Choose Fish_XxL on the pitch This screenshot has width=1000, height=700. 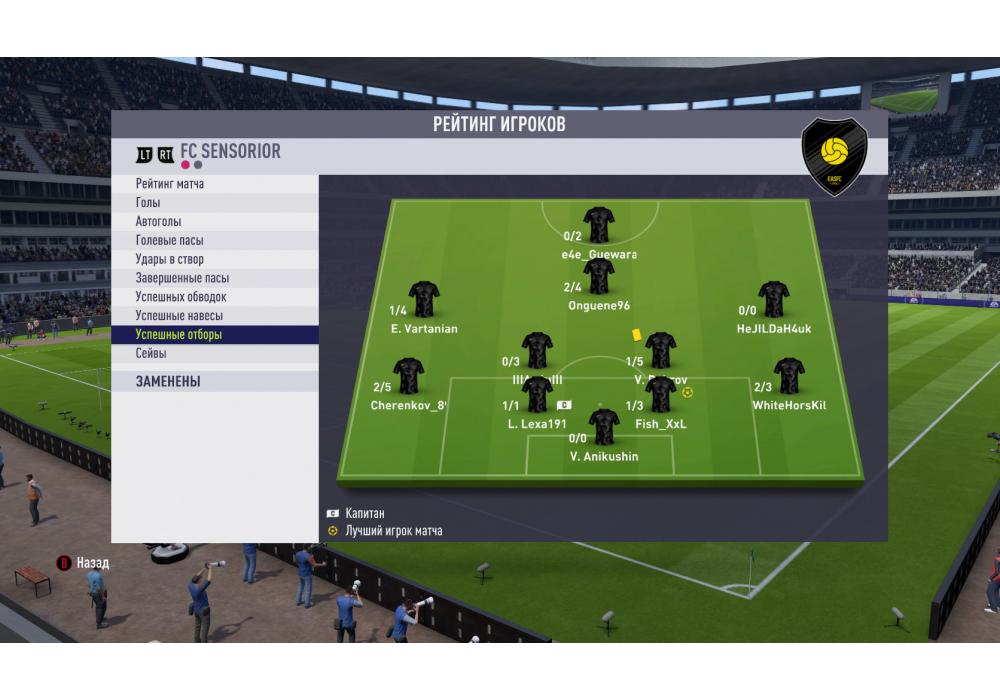(661, 394)
